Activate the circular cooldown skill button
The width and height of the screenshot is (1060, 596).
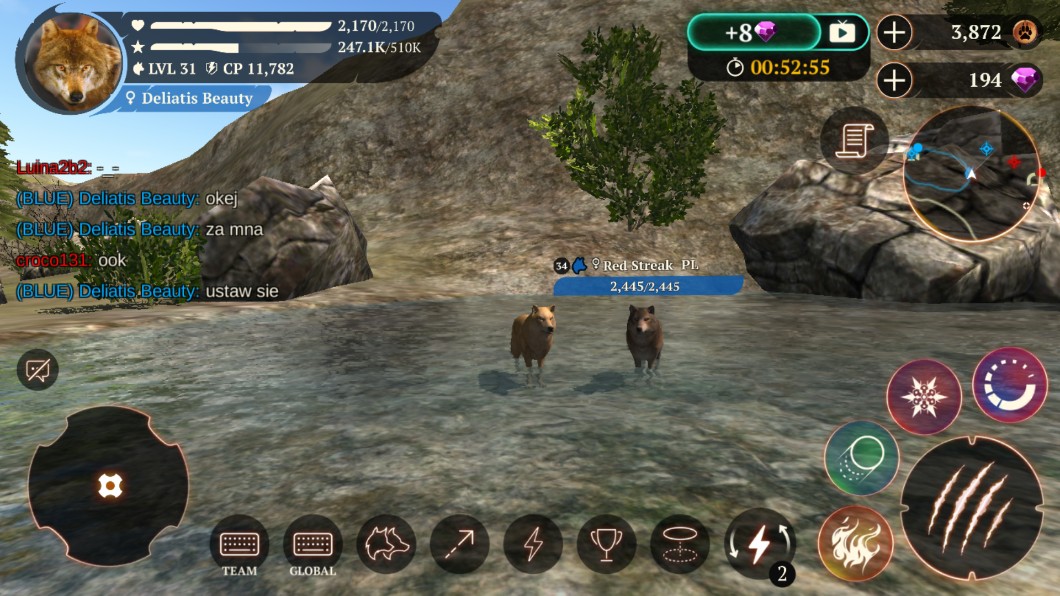pos(1009,385)
